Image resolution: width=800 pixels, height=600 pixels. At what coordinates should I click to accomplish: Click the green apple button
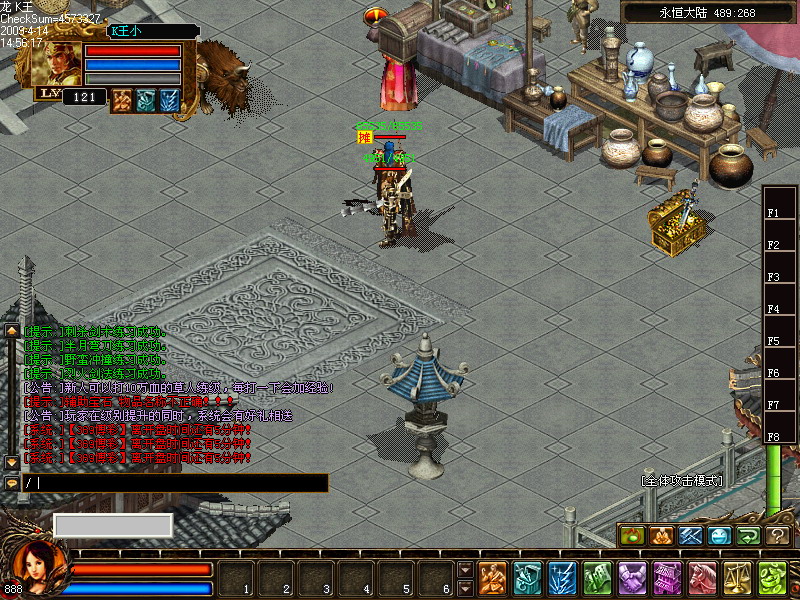633,536
